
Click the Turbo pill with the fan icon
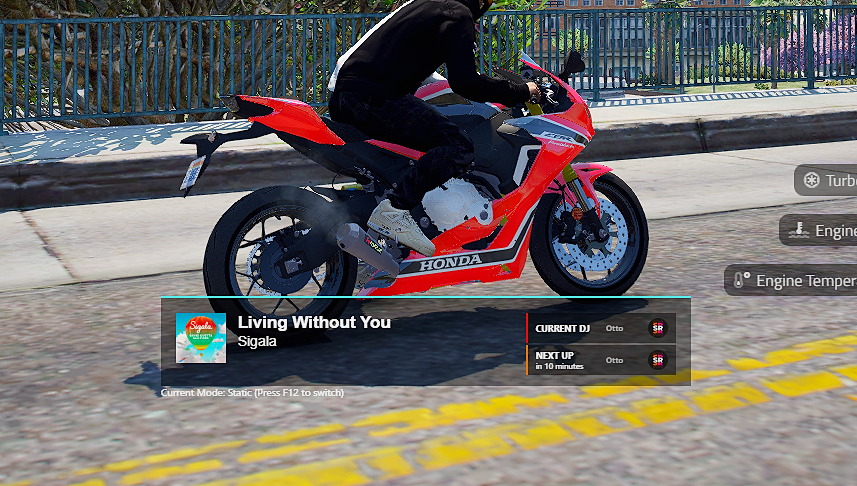[827, 180]
